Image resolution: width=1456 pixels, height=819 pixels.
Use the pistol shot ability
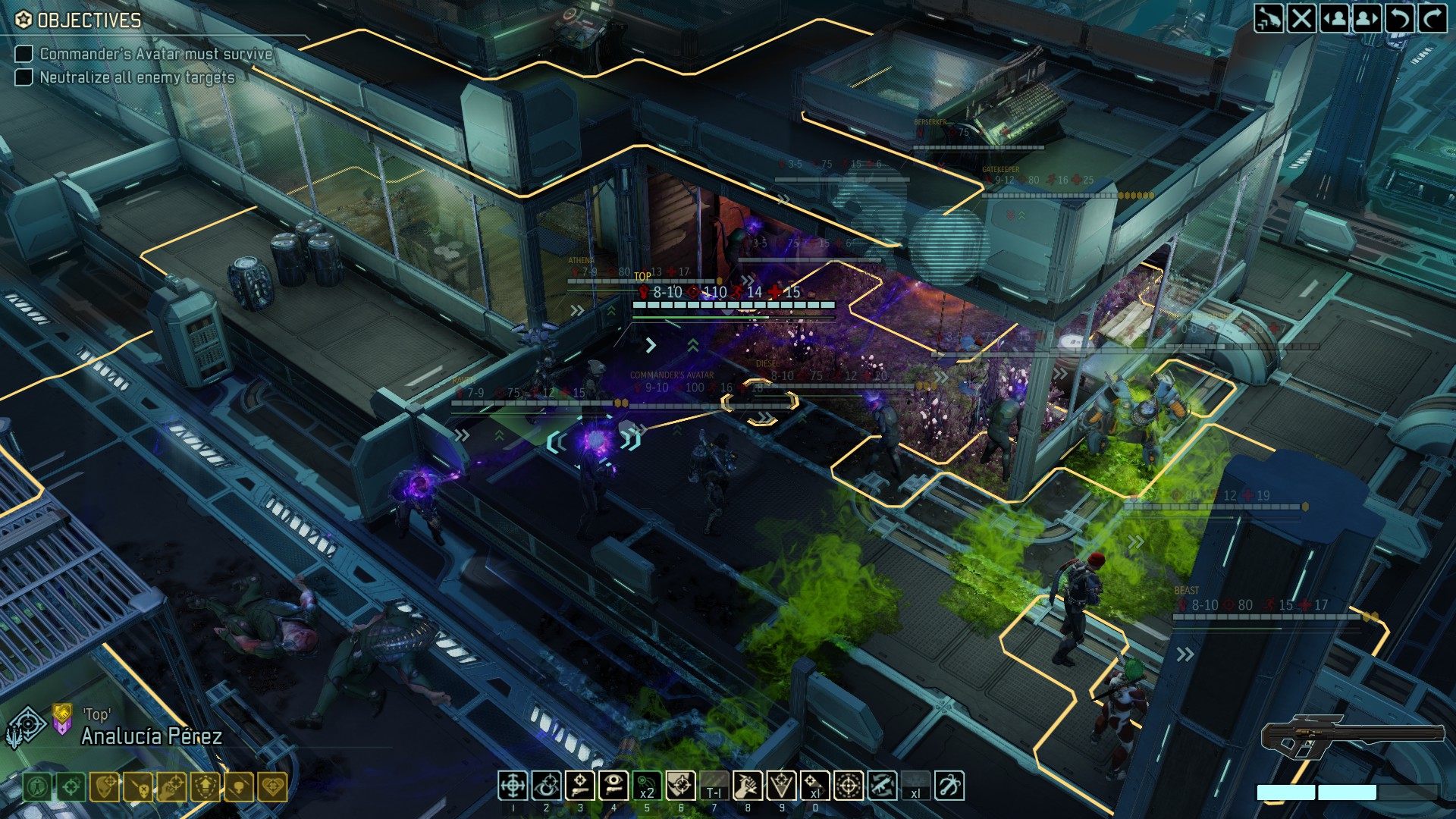click(x=579, y=786)
